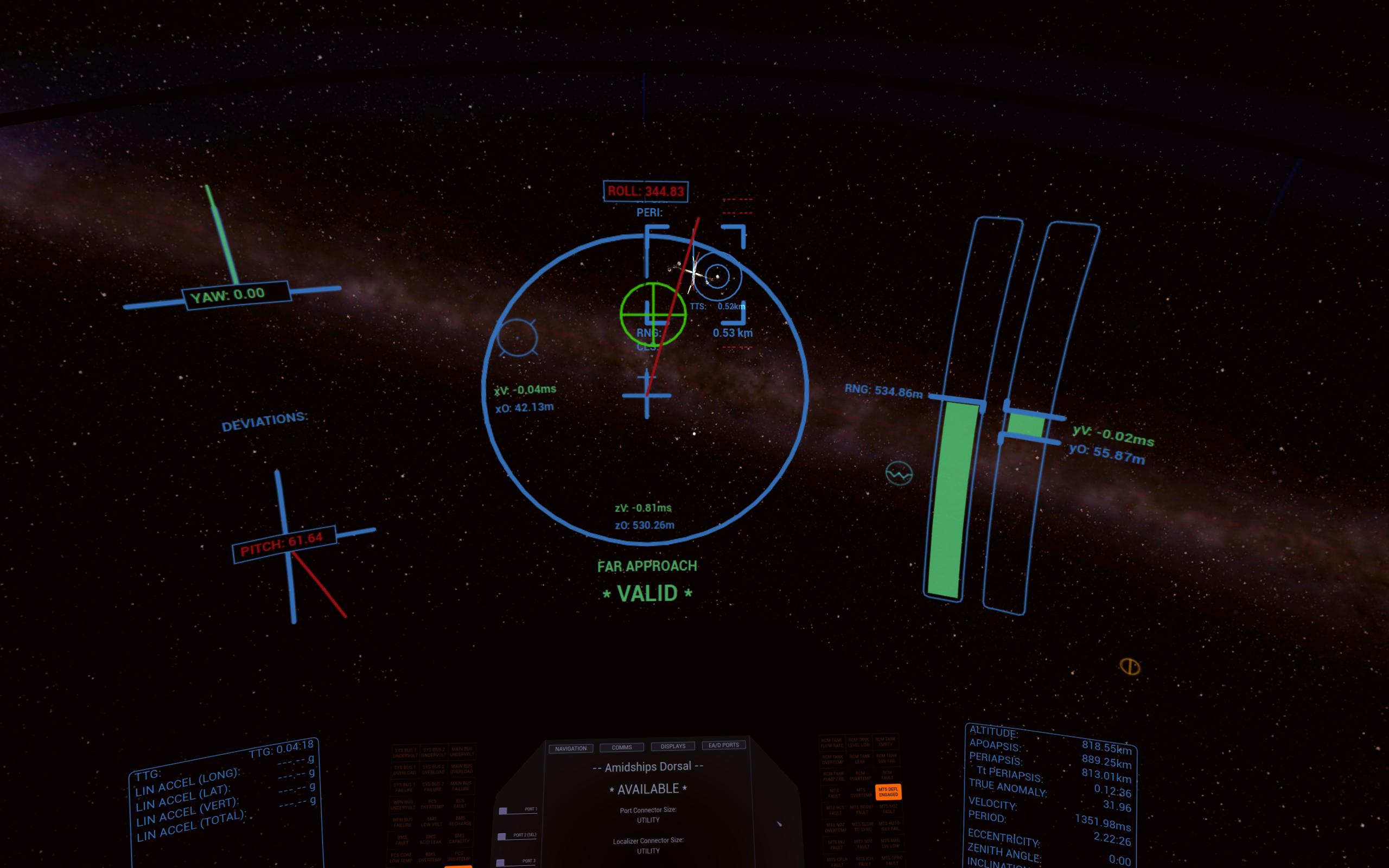The image size is (1389, 868).
Task: Select the DISPLAYS menu item
Action: pyautogui.click(x=673, y=746)
